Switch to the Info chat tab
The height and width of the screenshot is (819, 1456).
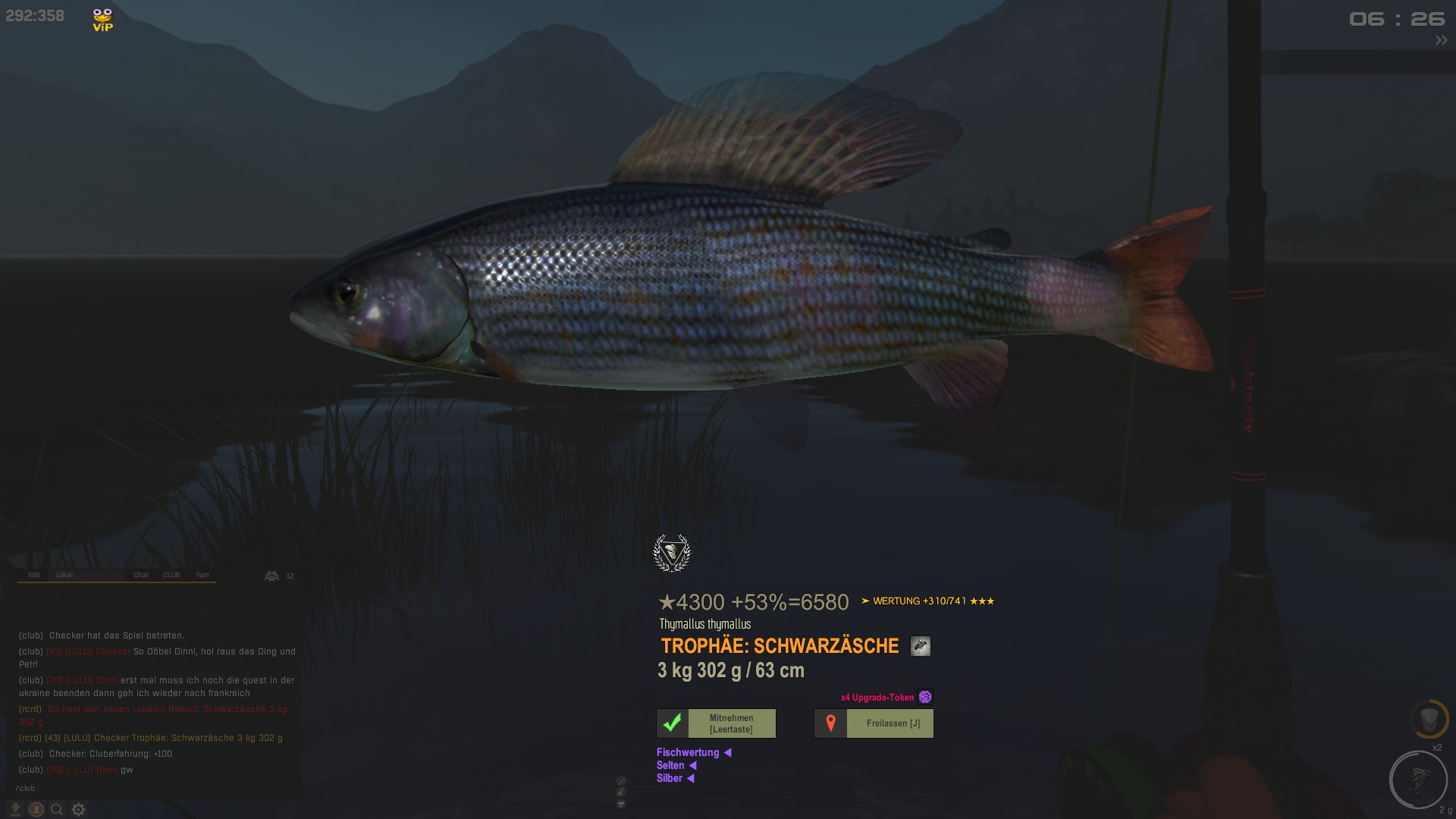(34, 575)
